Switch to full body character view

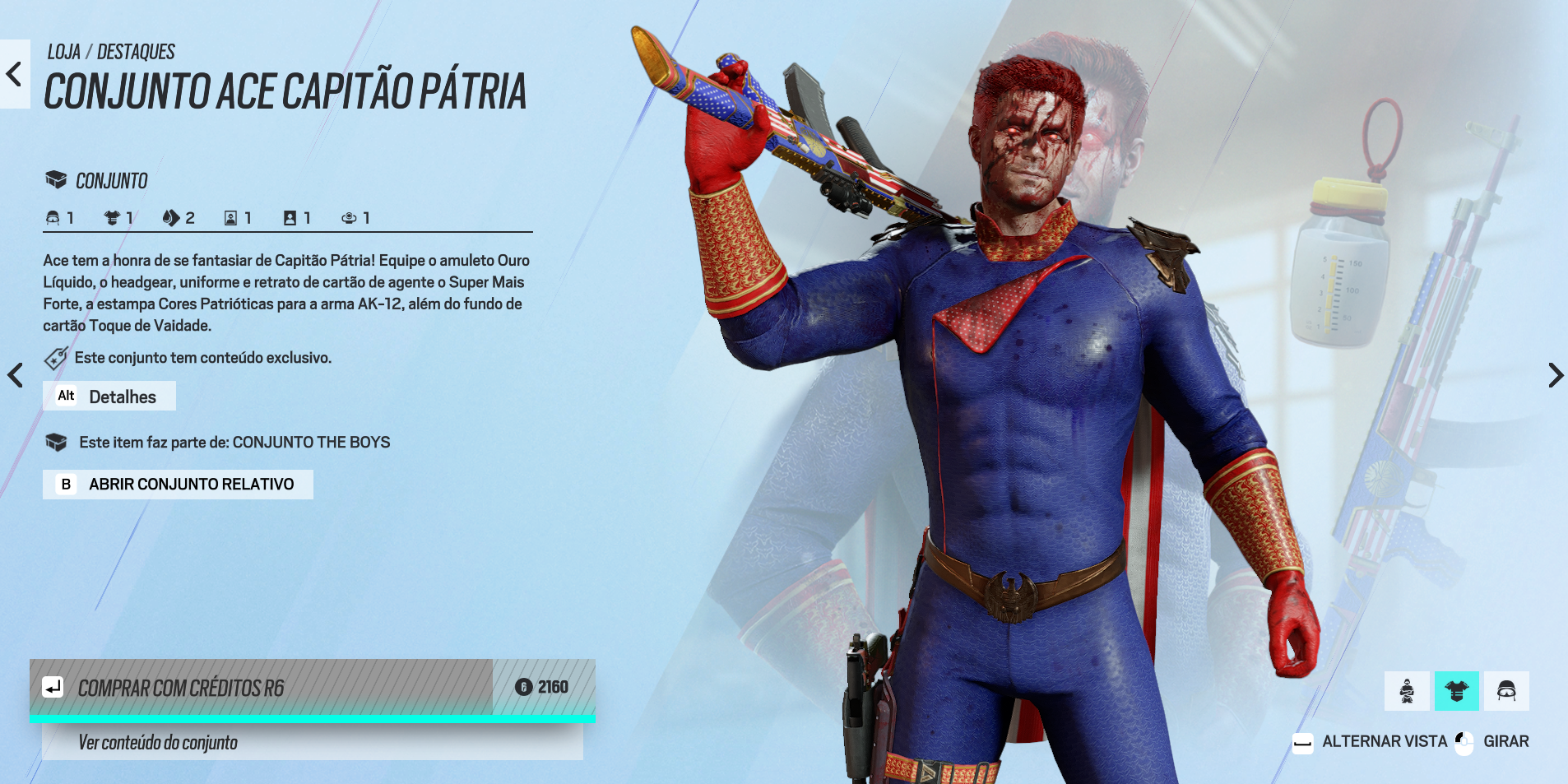pyautogui.click(x=1406, y=691)
